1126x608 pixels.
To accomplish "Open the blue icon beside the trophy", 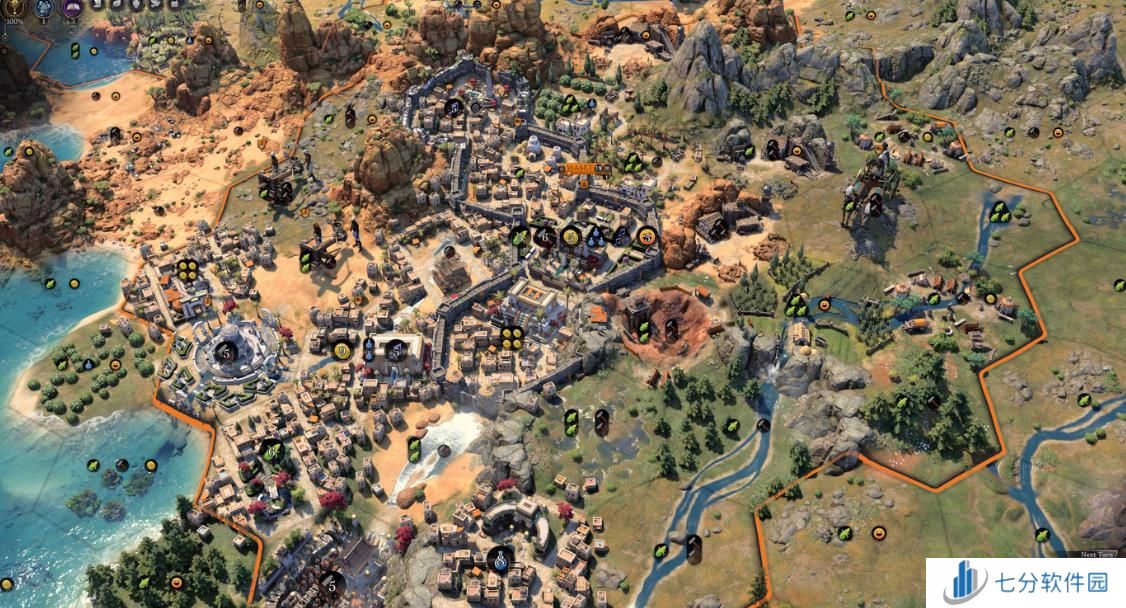I will tap(45, 7).
